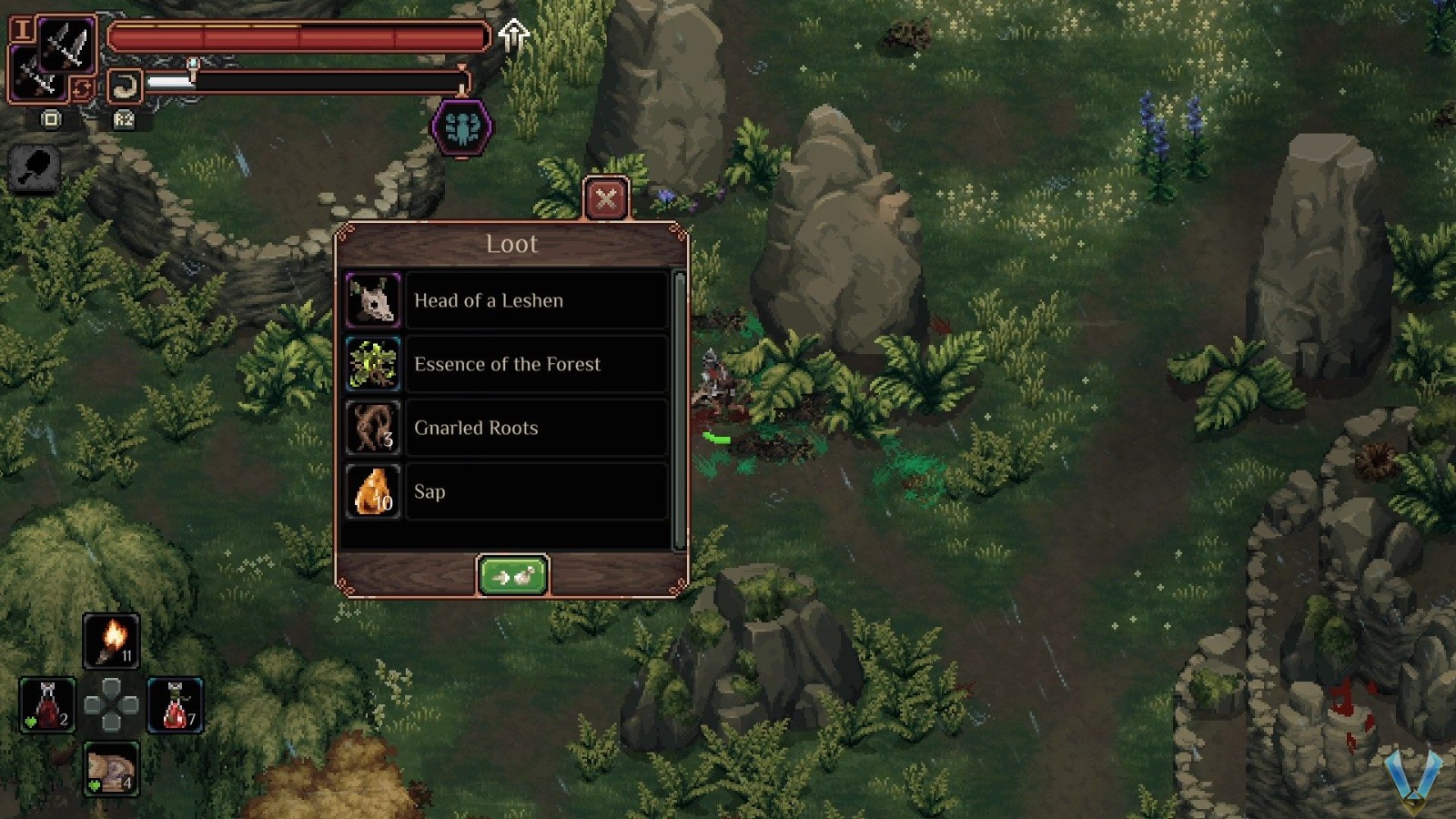The image size is (1456, 819).
Task: Take the Gnarled Roots stack
Action: [507, 428]
